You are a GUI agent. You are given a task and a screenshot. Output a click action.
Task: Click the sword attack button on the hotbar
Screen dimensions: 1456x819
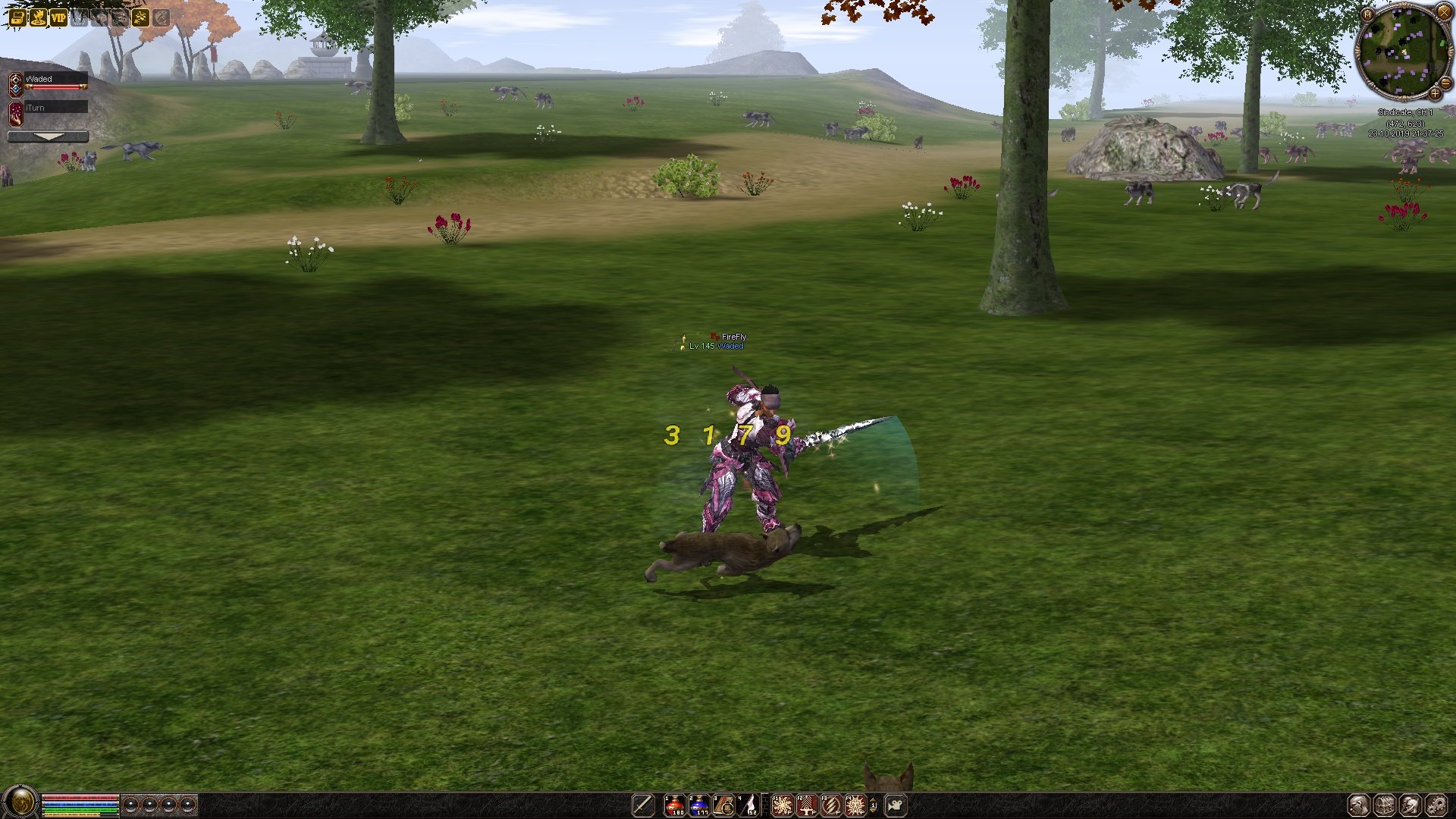[643, 805]
